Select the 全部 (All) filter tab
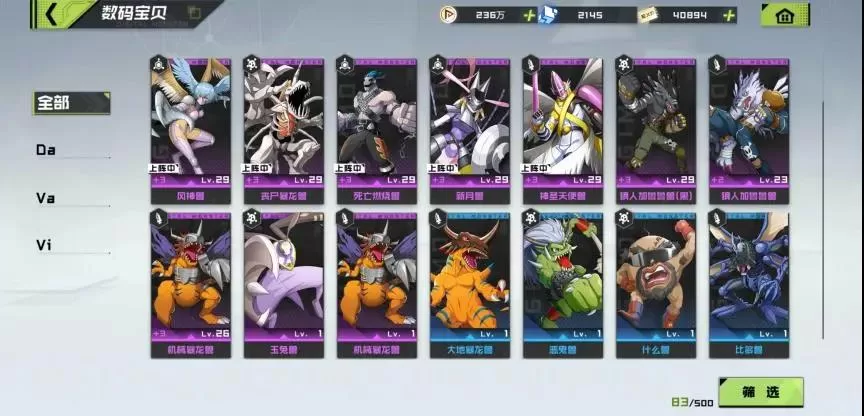864x416 pixels. (58, 102)
